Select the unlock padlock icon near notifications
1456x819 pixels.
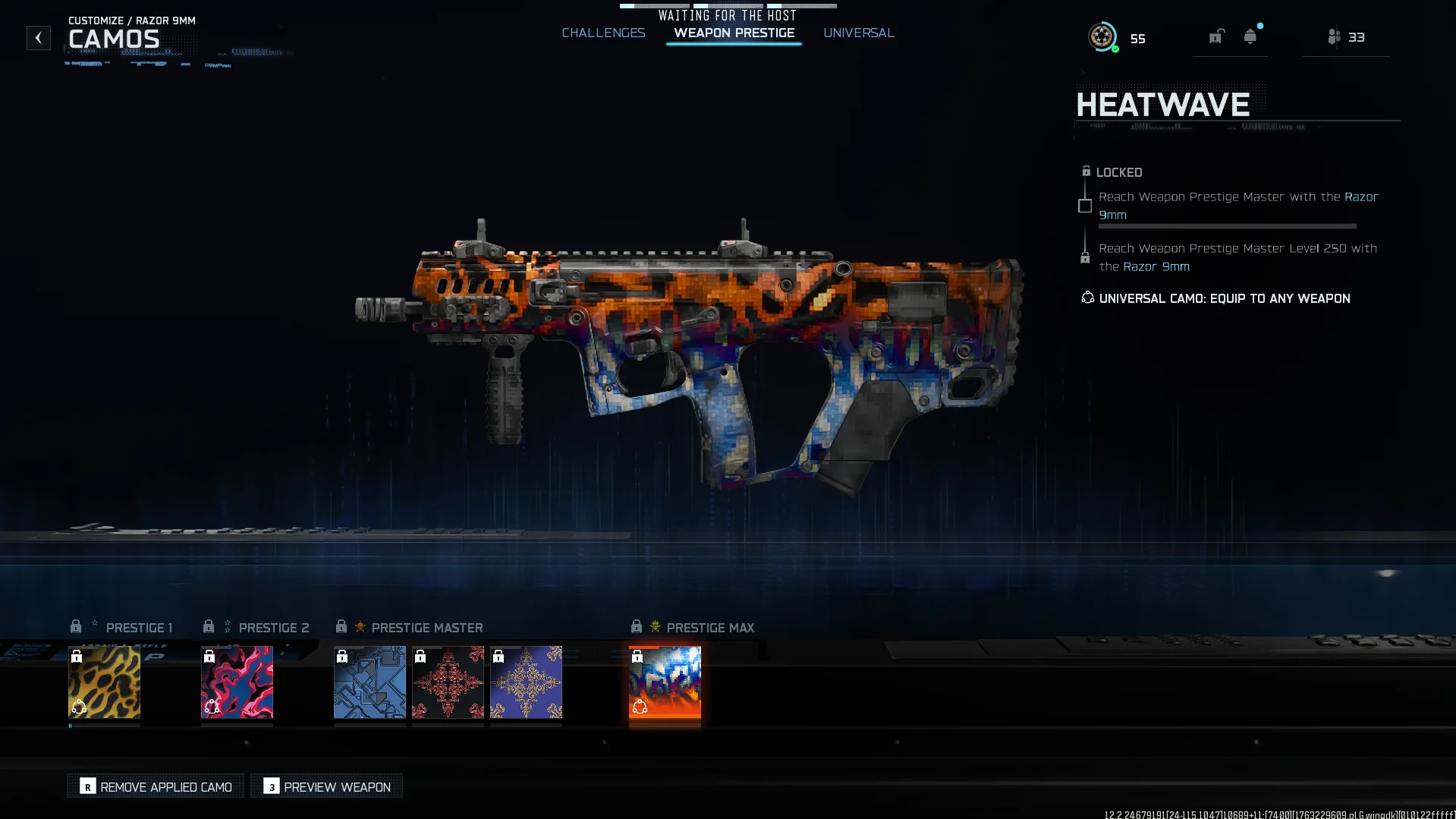click(1215, 36)
